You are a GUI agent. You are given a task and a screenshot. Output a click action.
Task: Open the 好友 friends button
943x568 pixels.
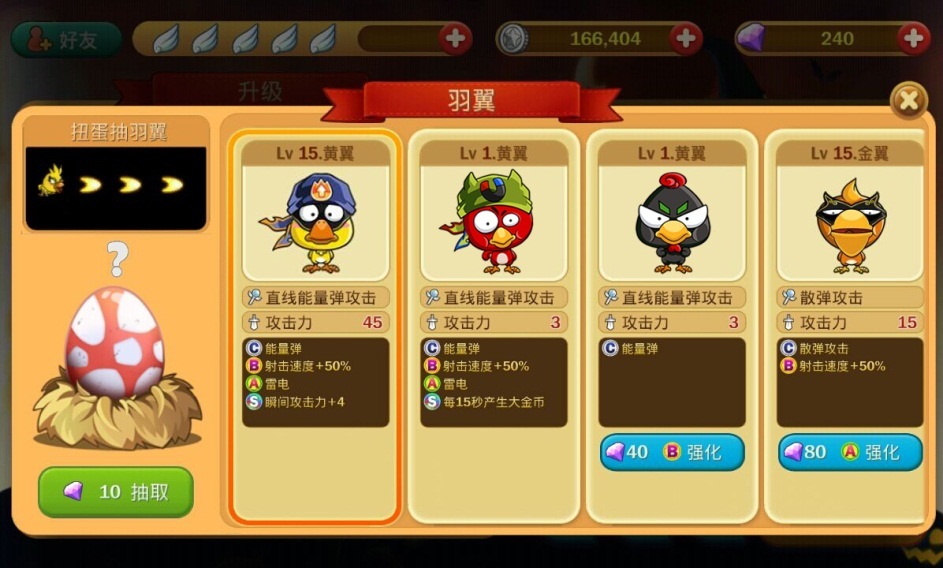click(66, 39)
